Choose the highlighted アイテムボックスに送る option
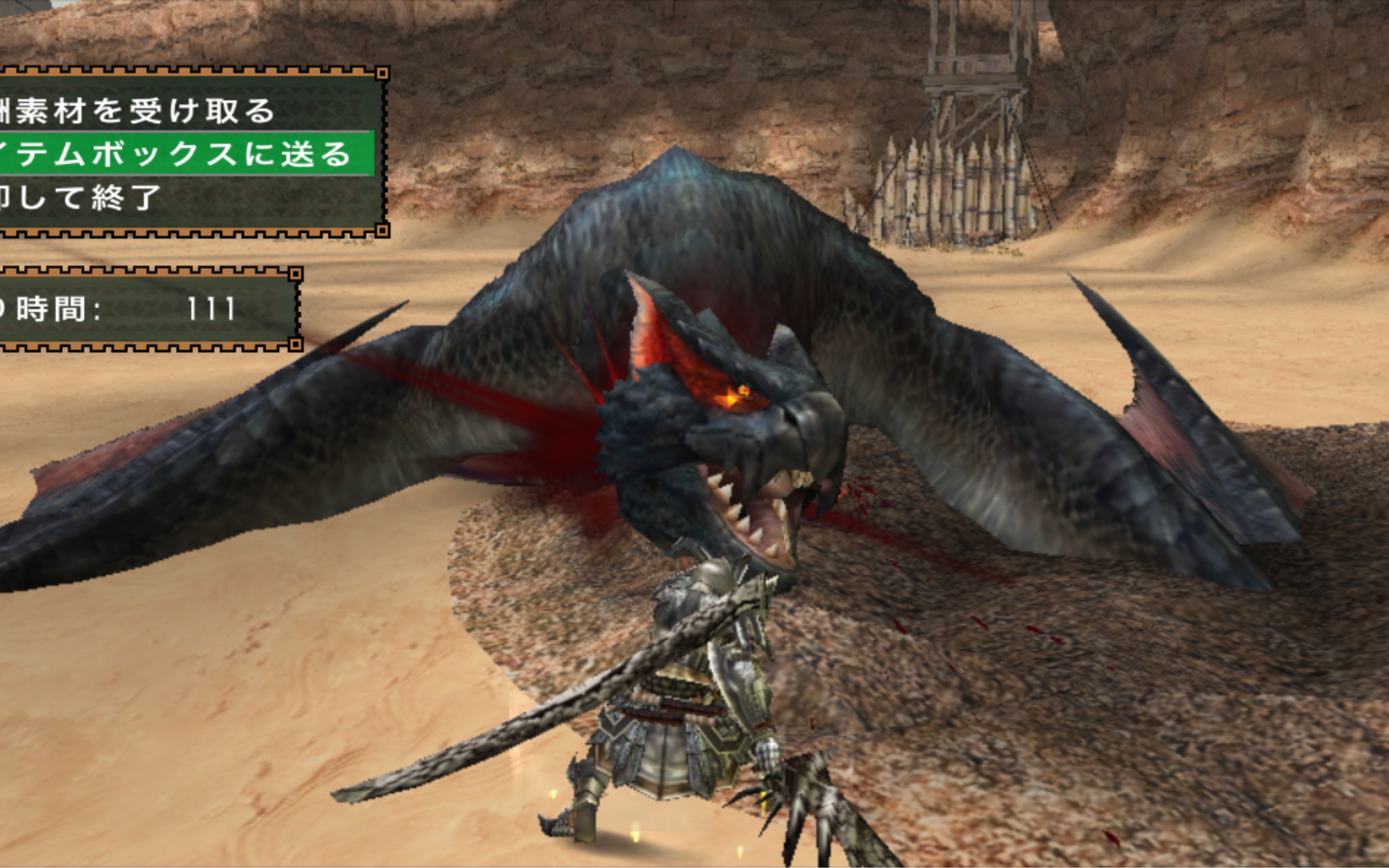This screenshot has height=868, width=1389. [x=178, y=154]
